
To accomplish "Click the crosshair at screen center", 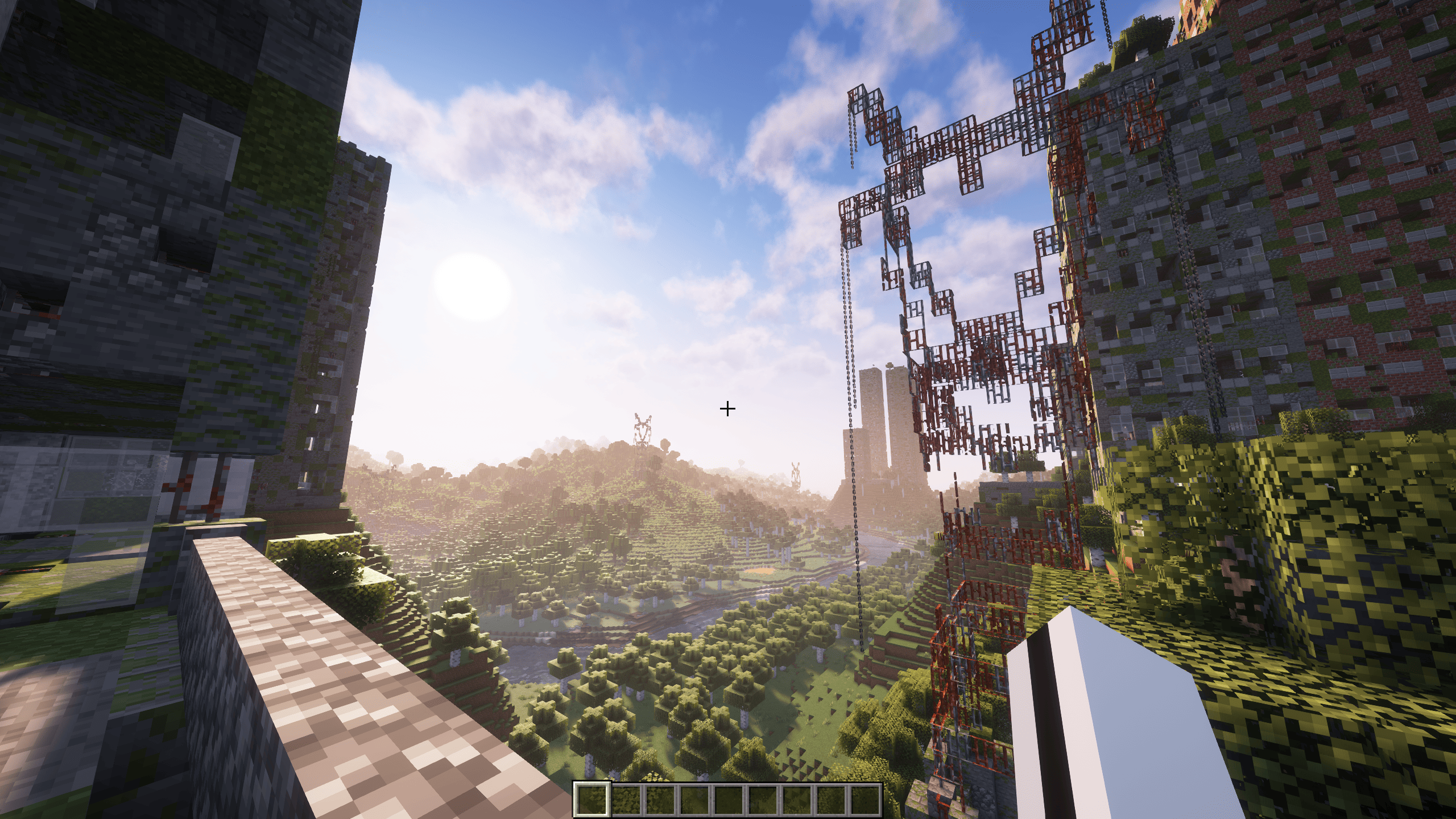I will [727, 408].
